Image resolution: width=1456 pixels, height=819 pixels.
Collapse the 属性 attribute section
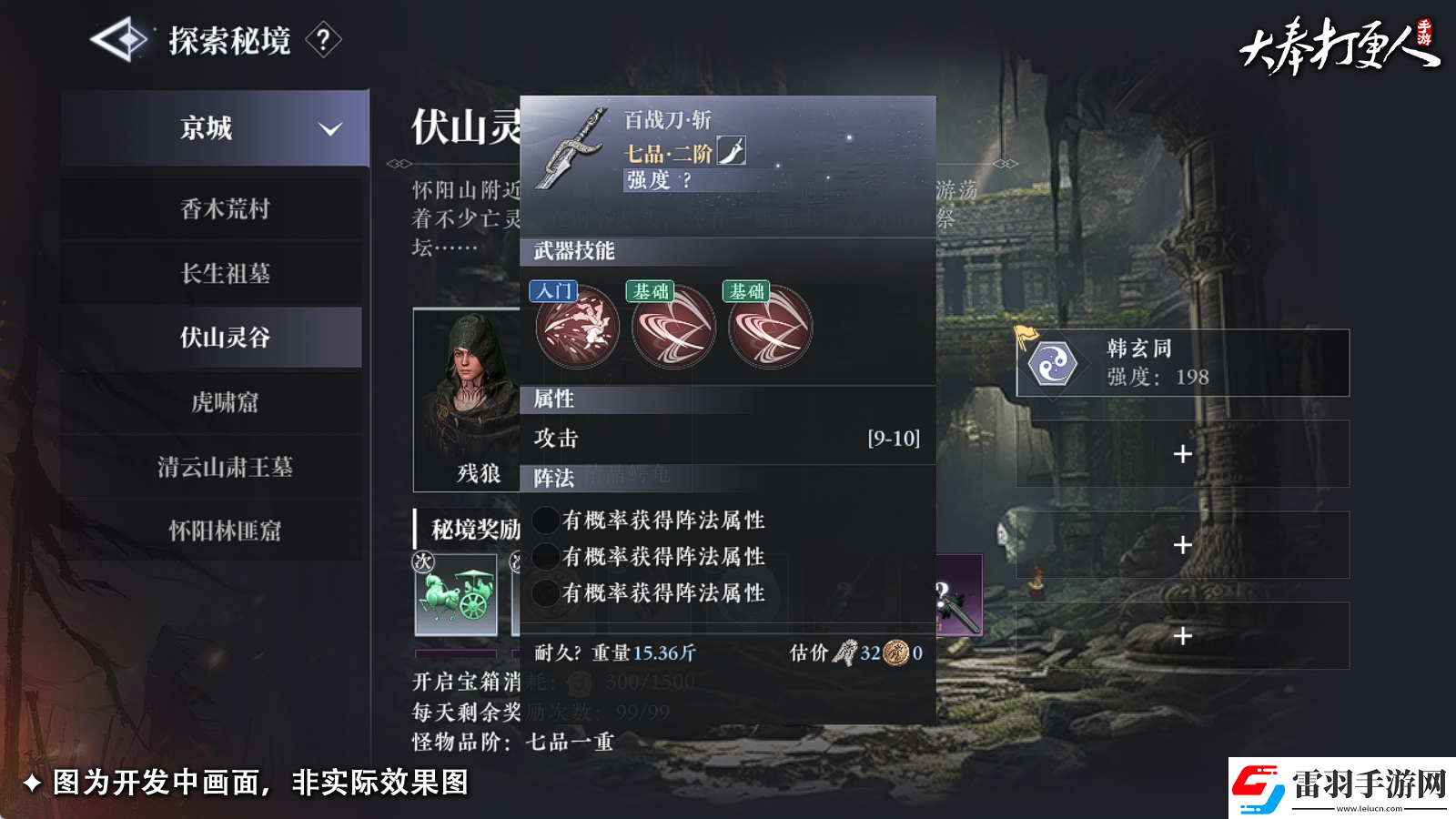pyautogui.click(x=552, y=399)
